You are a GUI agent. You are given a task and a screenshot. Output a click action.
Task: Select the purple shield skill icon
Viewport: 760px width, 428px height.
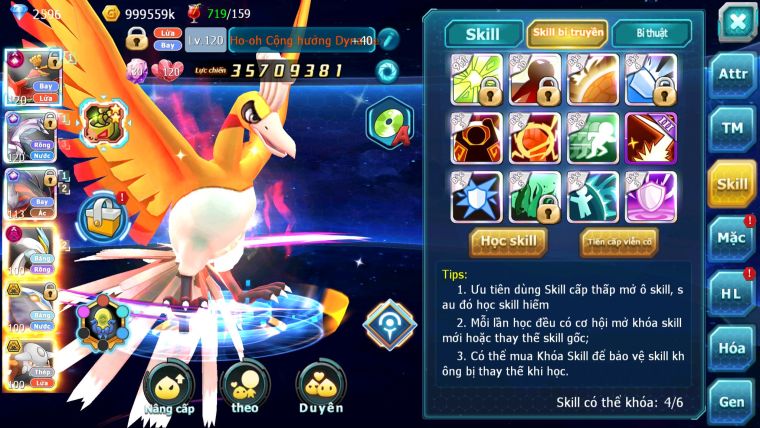pyautogui.click(x=651, y=196)
